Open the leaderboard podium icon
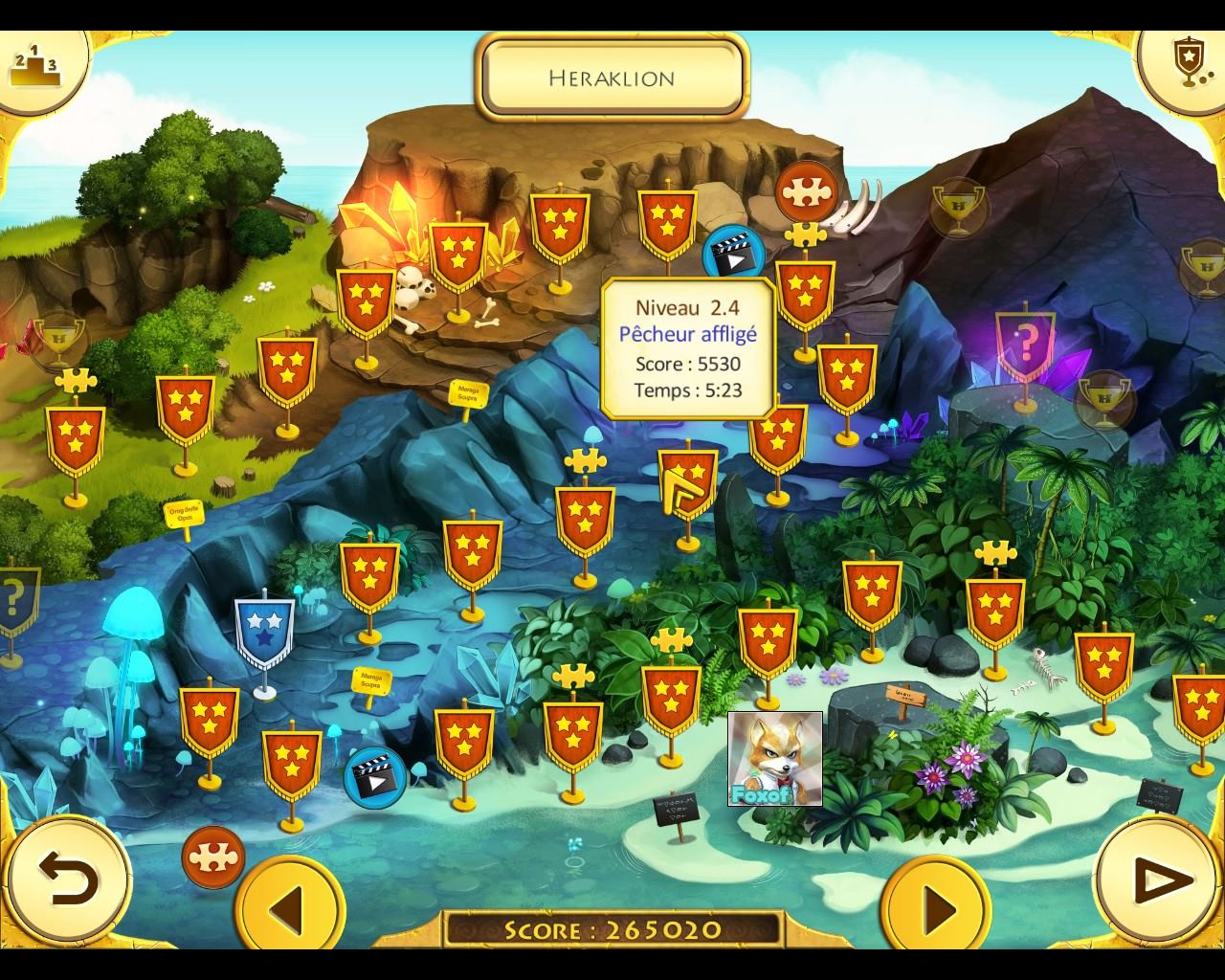The image size is (1225, 980). click(34, 64)
